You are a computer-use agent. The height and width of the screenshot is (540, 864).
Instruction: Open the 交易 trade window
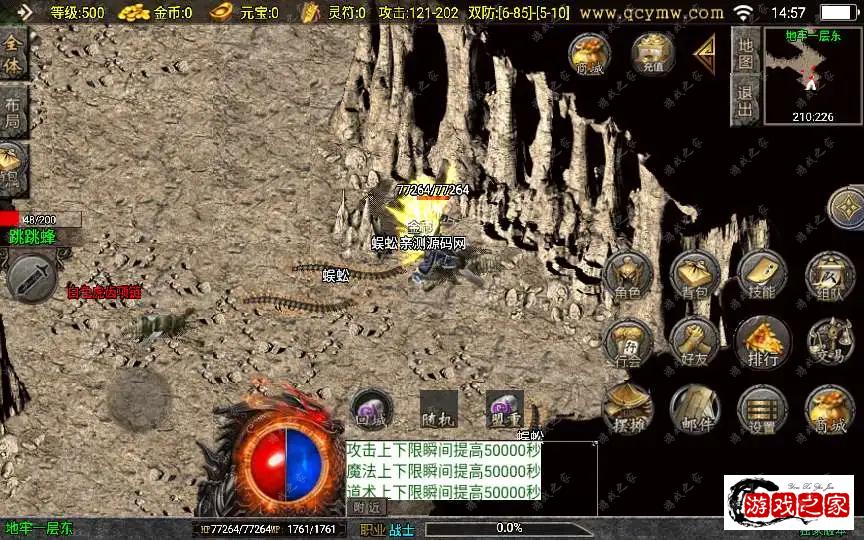pyautogui.click(x=829, y=343)
